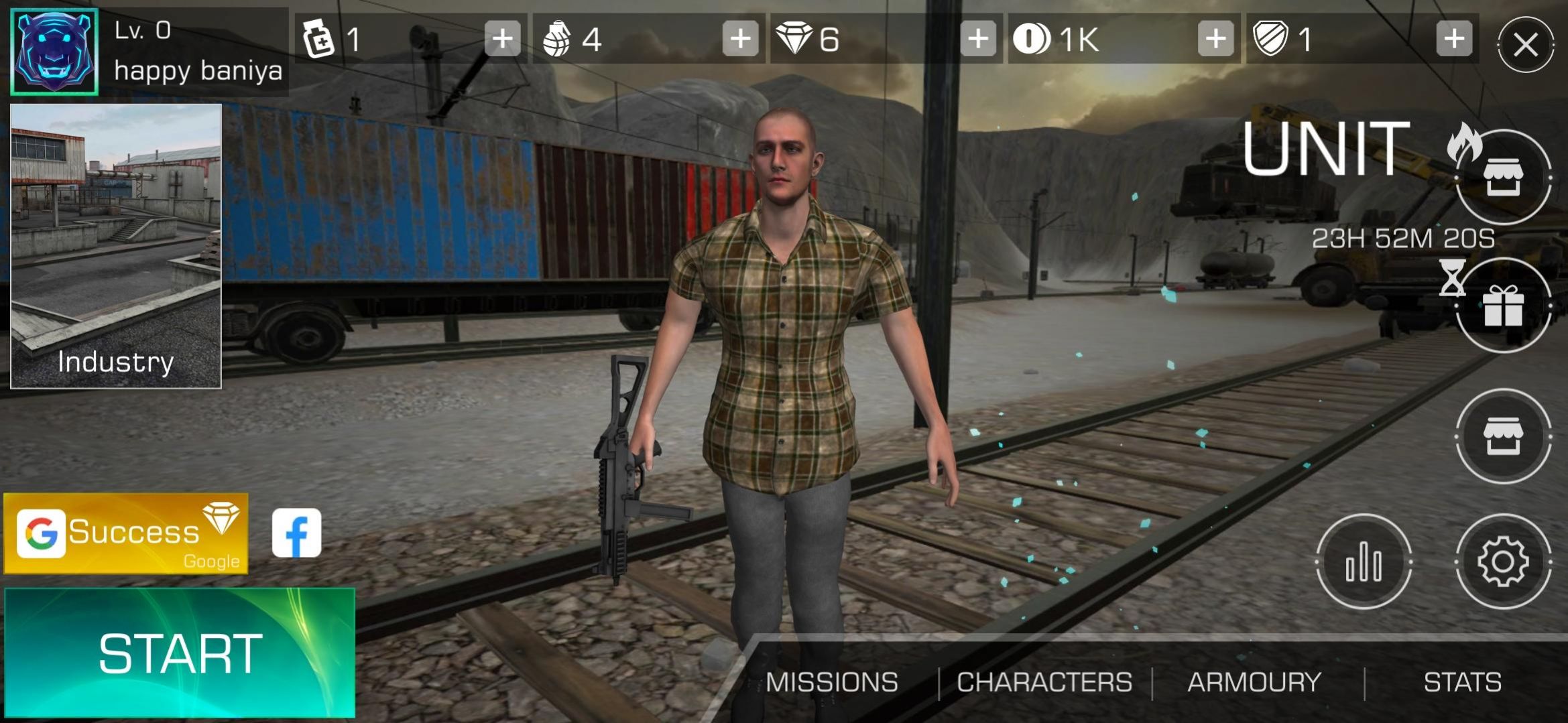
Task: Add more grenades with the plus button
Action: (x=740, y=39)
